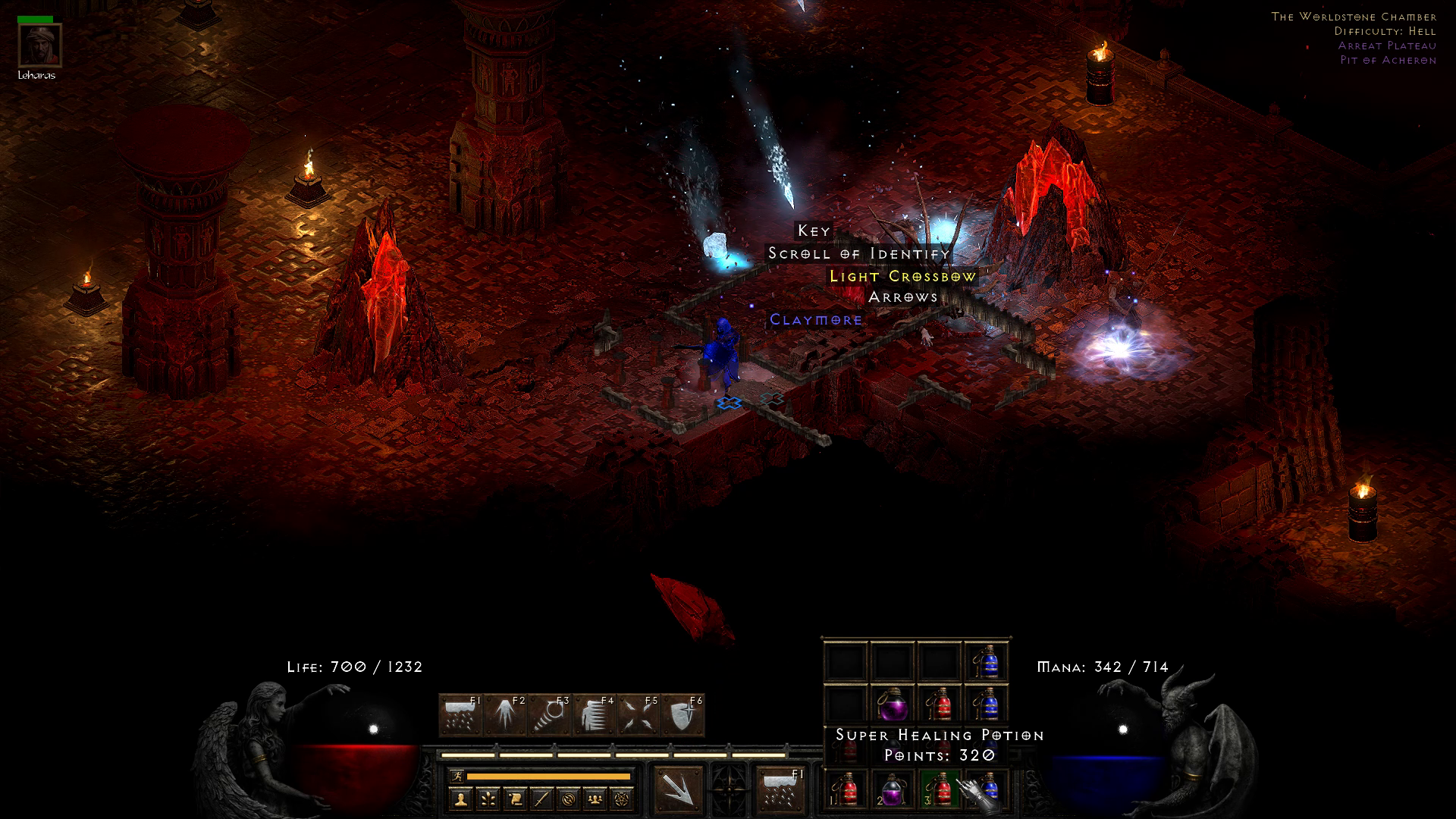Activate the F6 shield skill
Image resolution: width=1456 pixels, height=819 pixels.
point(682,715)
